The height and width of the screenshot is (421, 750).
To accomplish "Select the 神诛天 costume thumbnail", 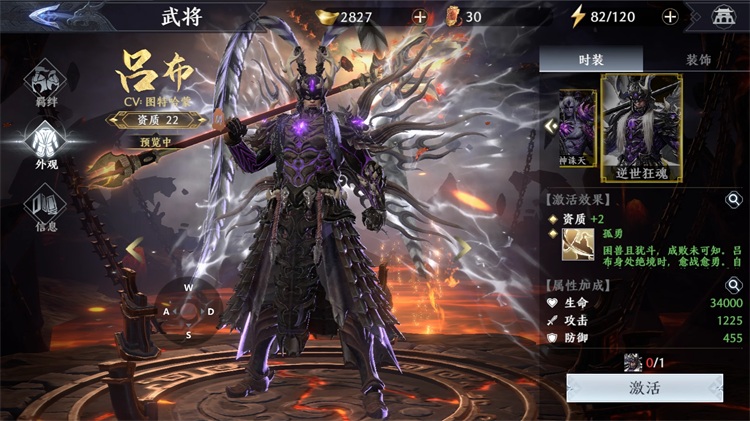I will (x=577, y=128).
